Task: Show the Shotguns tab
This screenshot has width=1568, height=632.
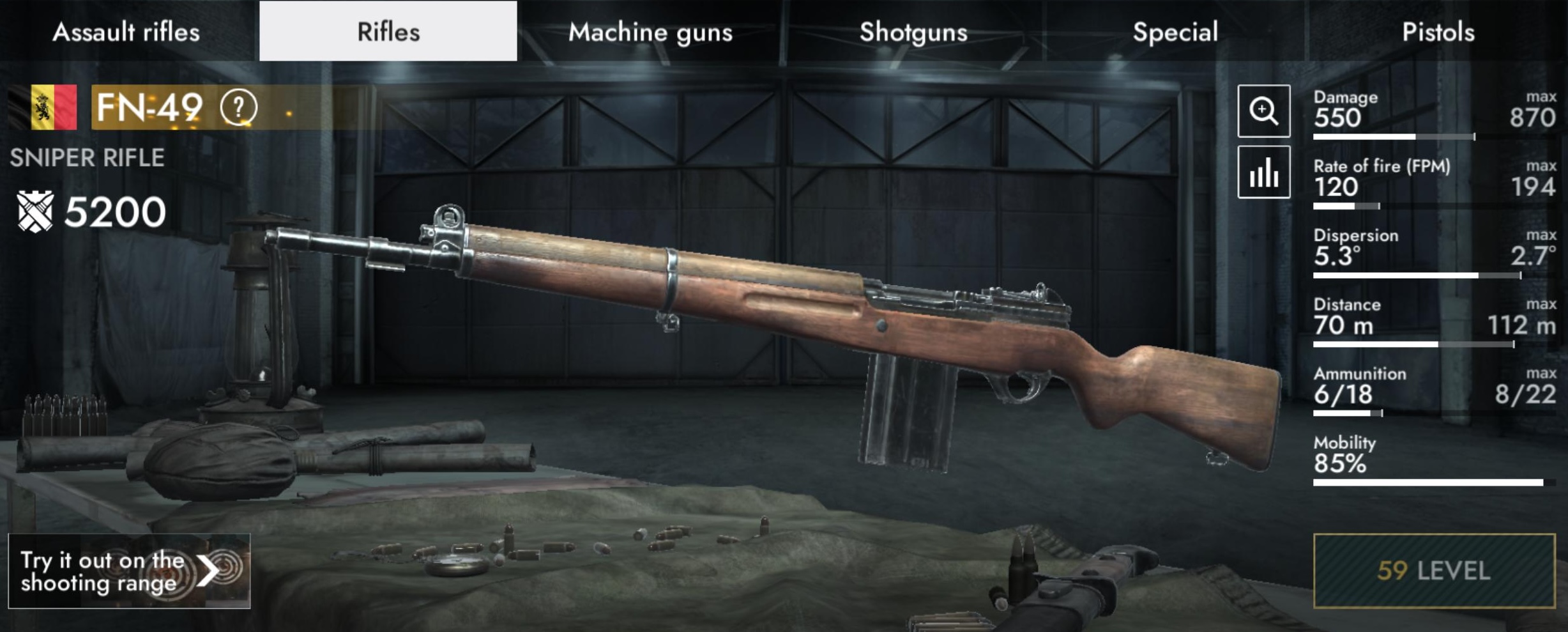Action: coord(913,31)
